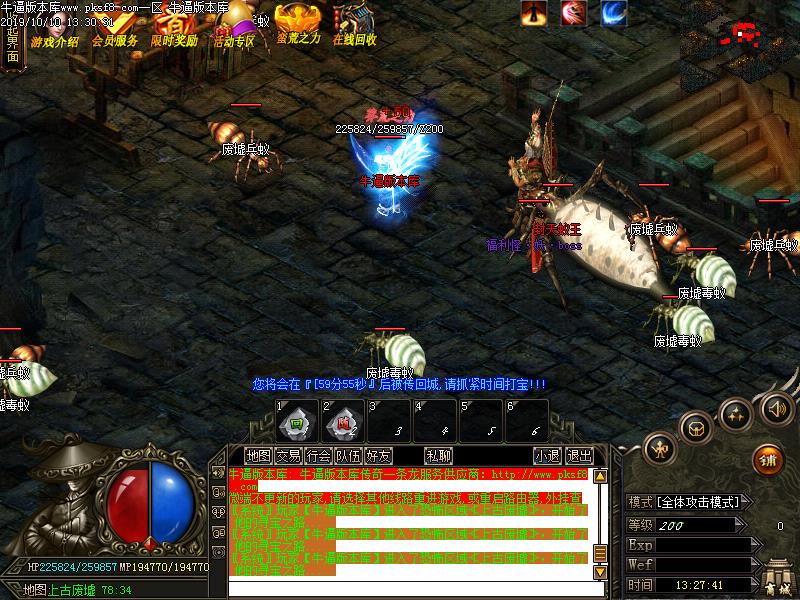Click the 小退 logout-to-character button

pyautogui.click(x=547, y=456)
